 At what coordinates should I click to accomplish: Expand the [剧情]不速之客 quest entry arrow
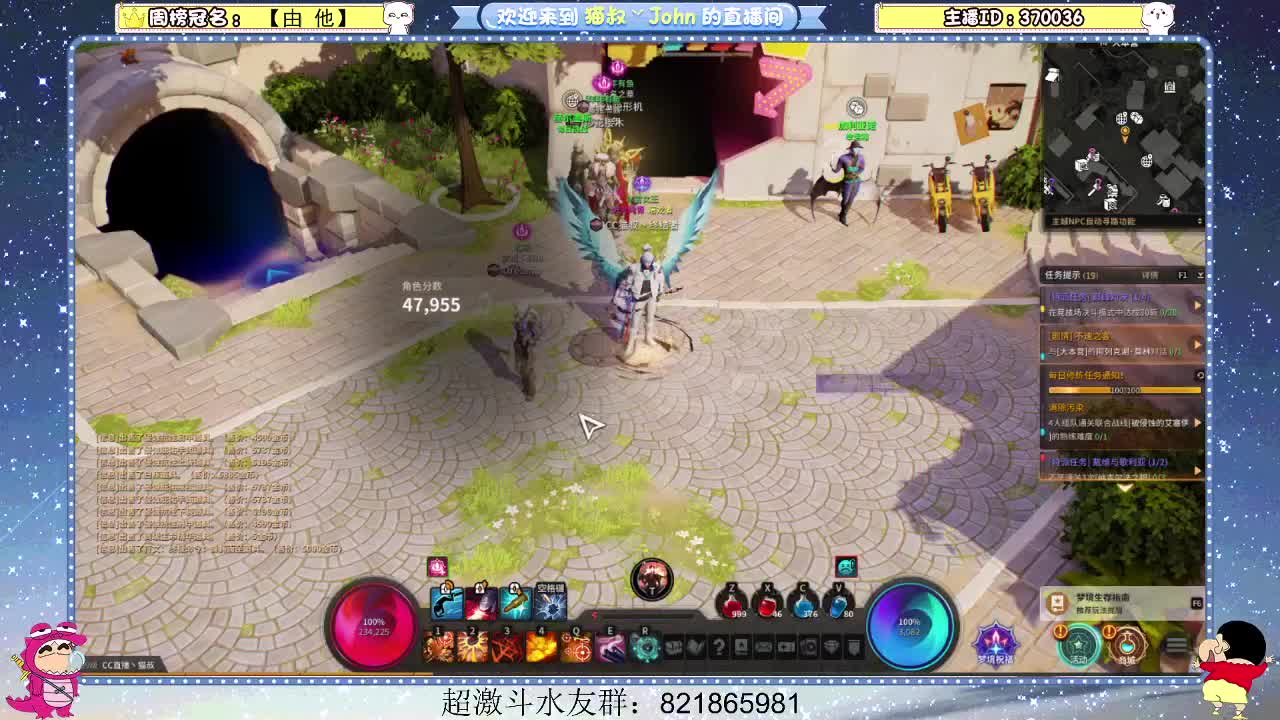(1197, 342)
